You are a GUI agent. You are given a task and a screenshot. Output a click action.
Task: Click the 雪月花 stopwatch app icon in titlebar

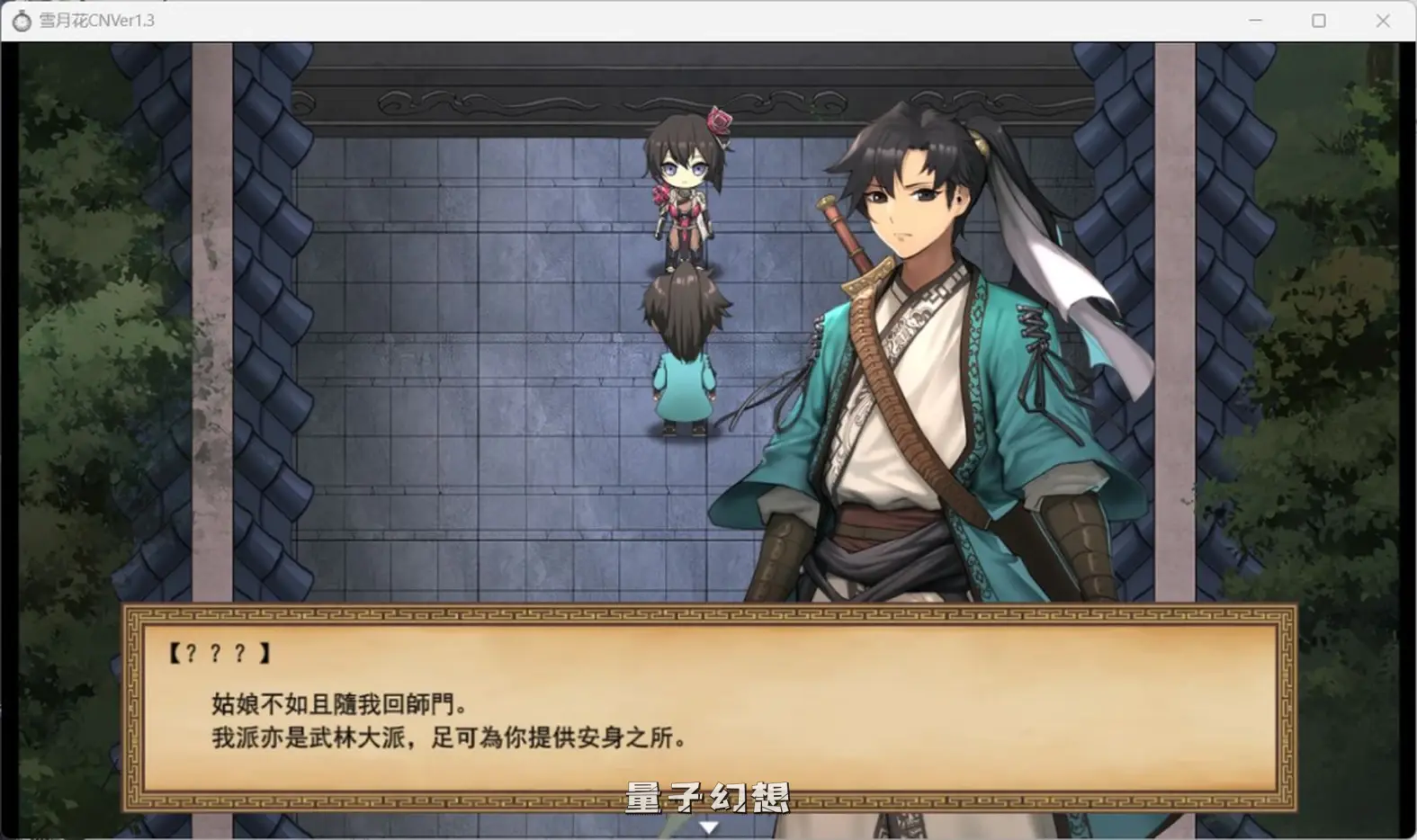pyautogui.click(x=20, y=19)
